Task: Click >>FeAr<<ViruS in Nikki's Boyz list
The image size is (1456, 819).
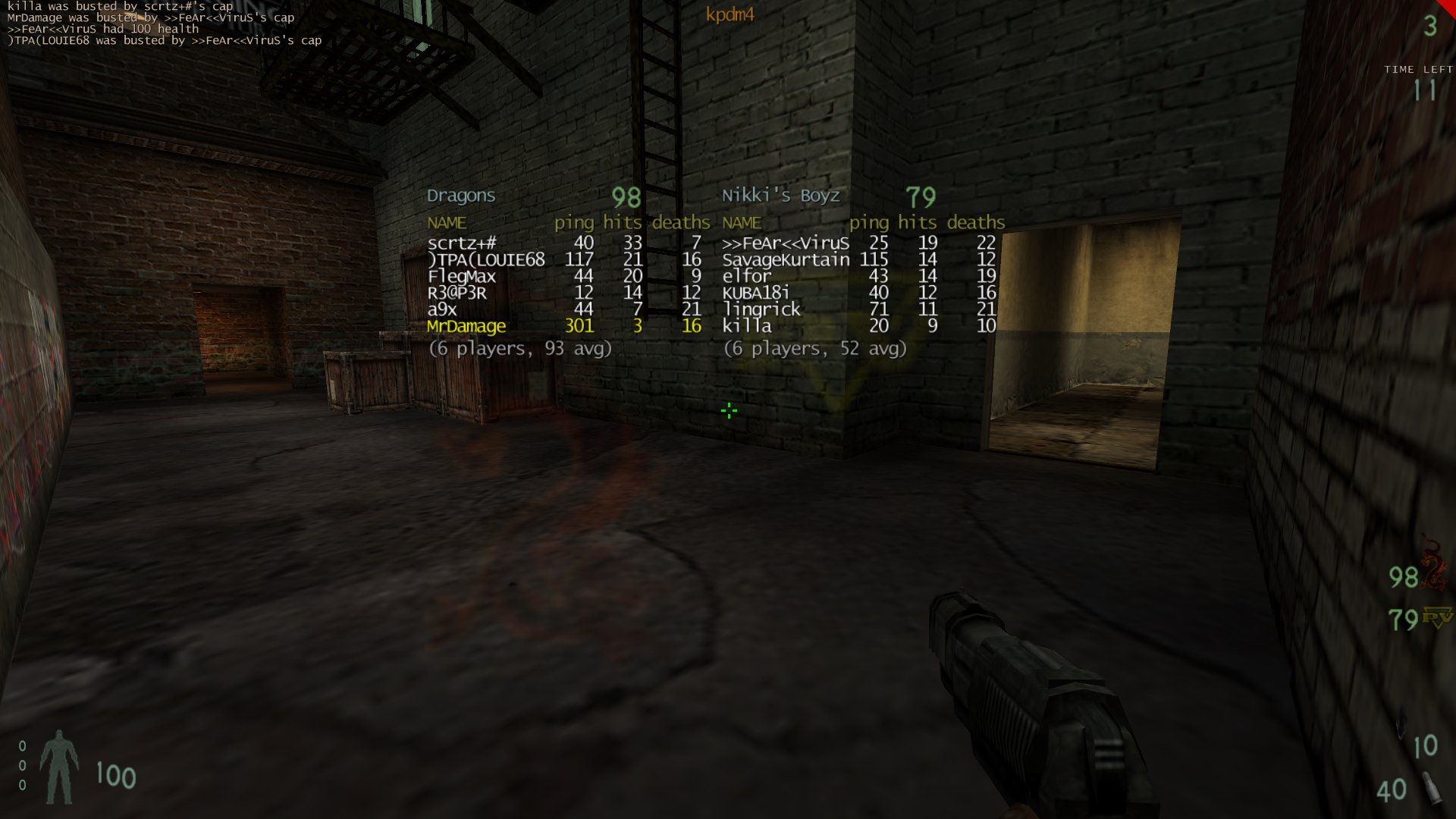Action: [785, 243]
